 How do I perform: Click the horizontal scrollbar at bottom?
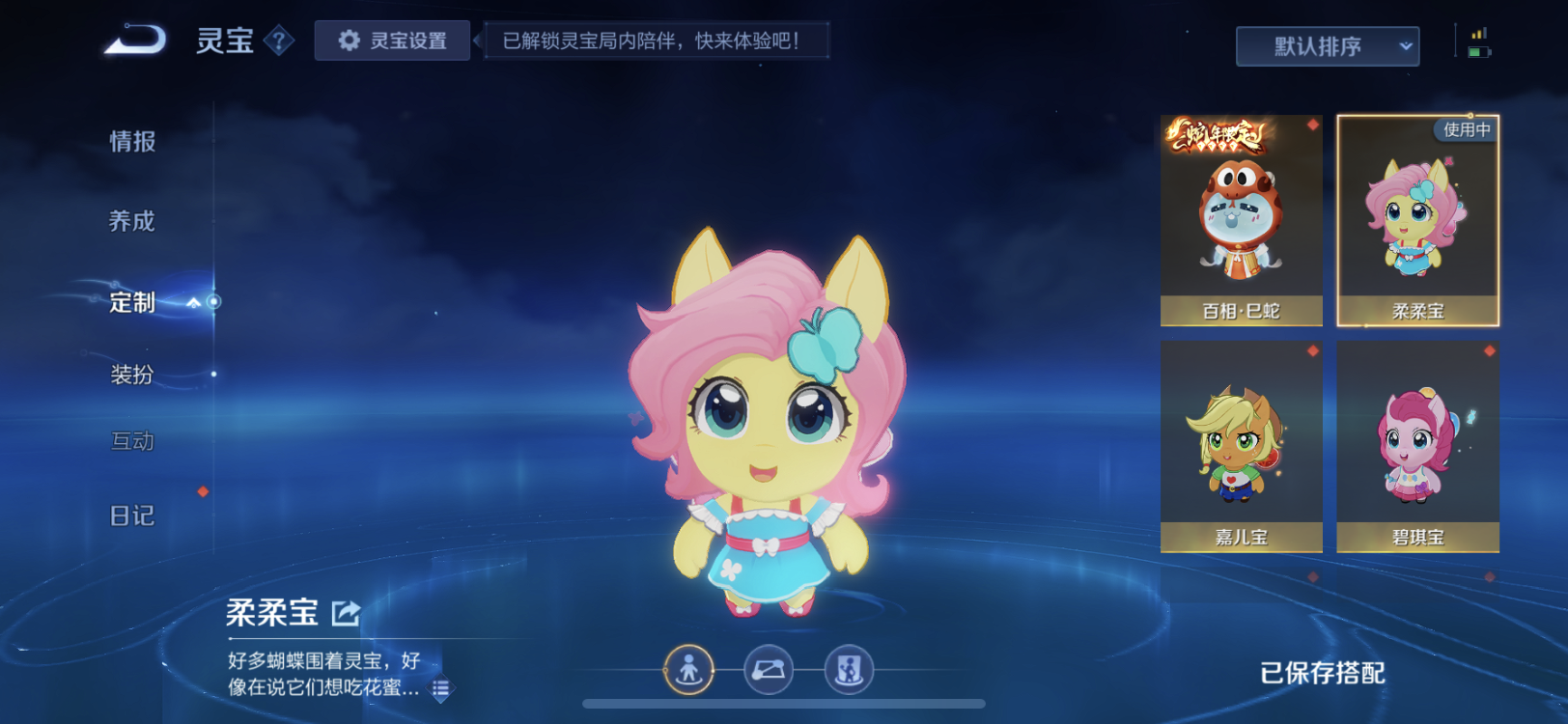[x=784, y=704]
